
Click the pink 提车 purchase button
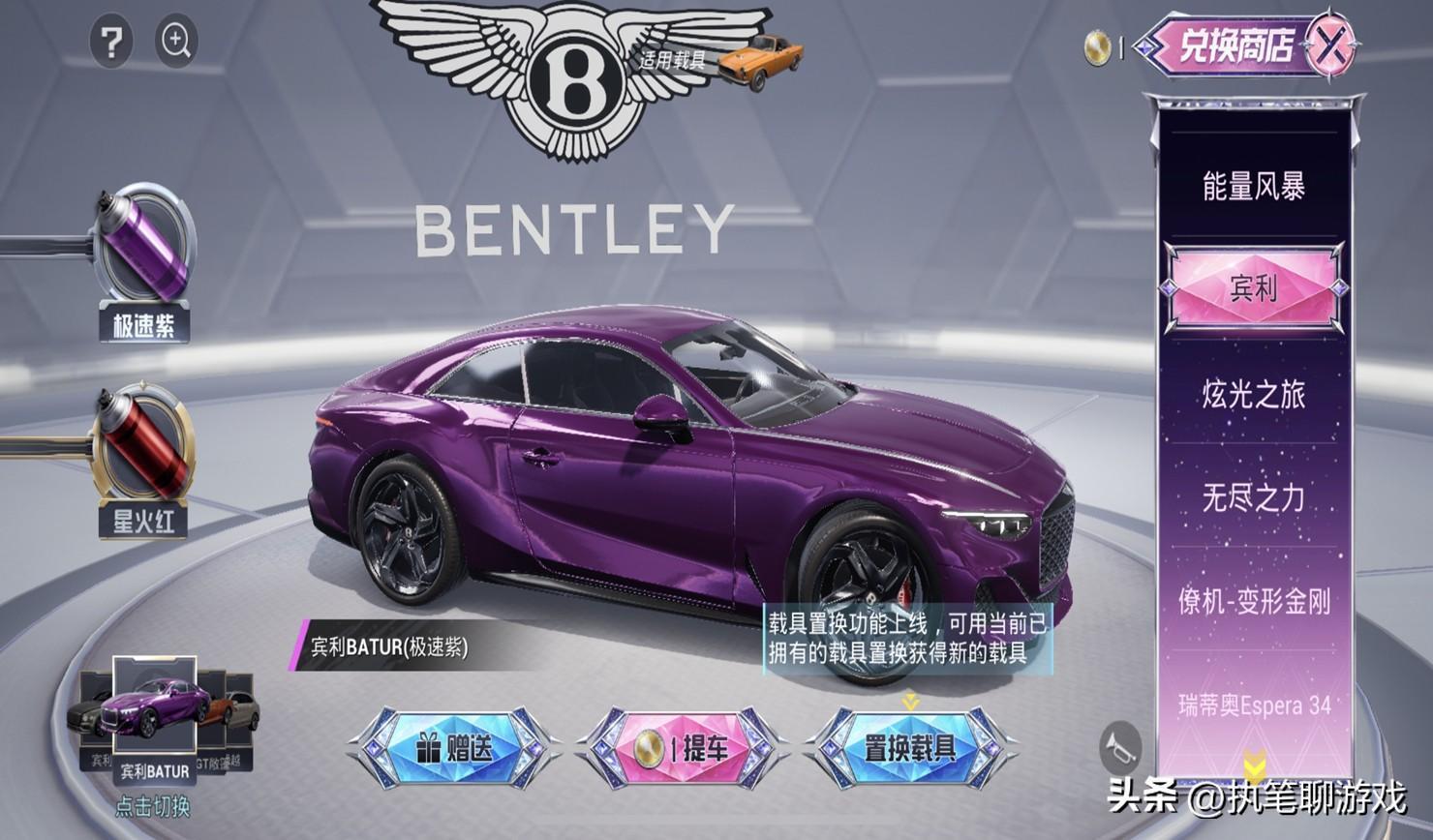(682, 747)
